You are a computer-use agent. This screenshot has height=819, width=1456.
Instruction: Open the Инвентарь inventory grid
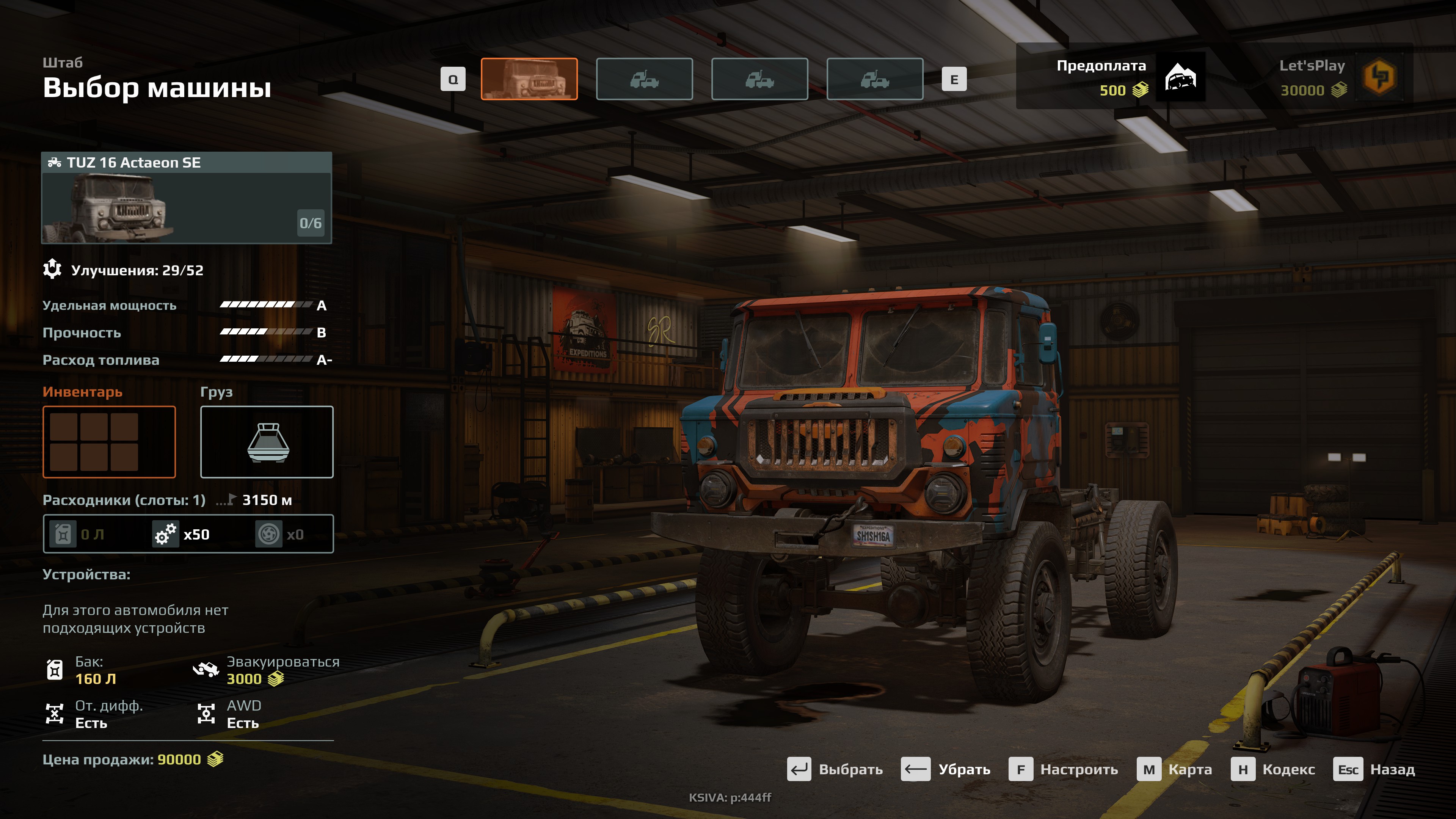[x=109, y=442]
